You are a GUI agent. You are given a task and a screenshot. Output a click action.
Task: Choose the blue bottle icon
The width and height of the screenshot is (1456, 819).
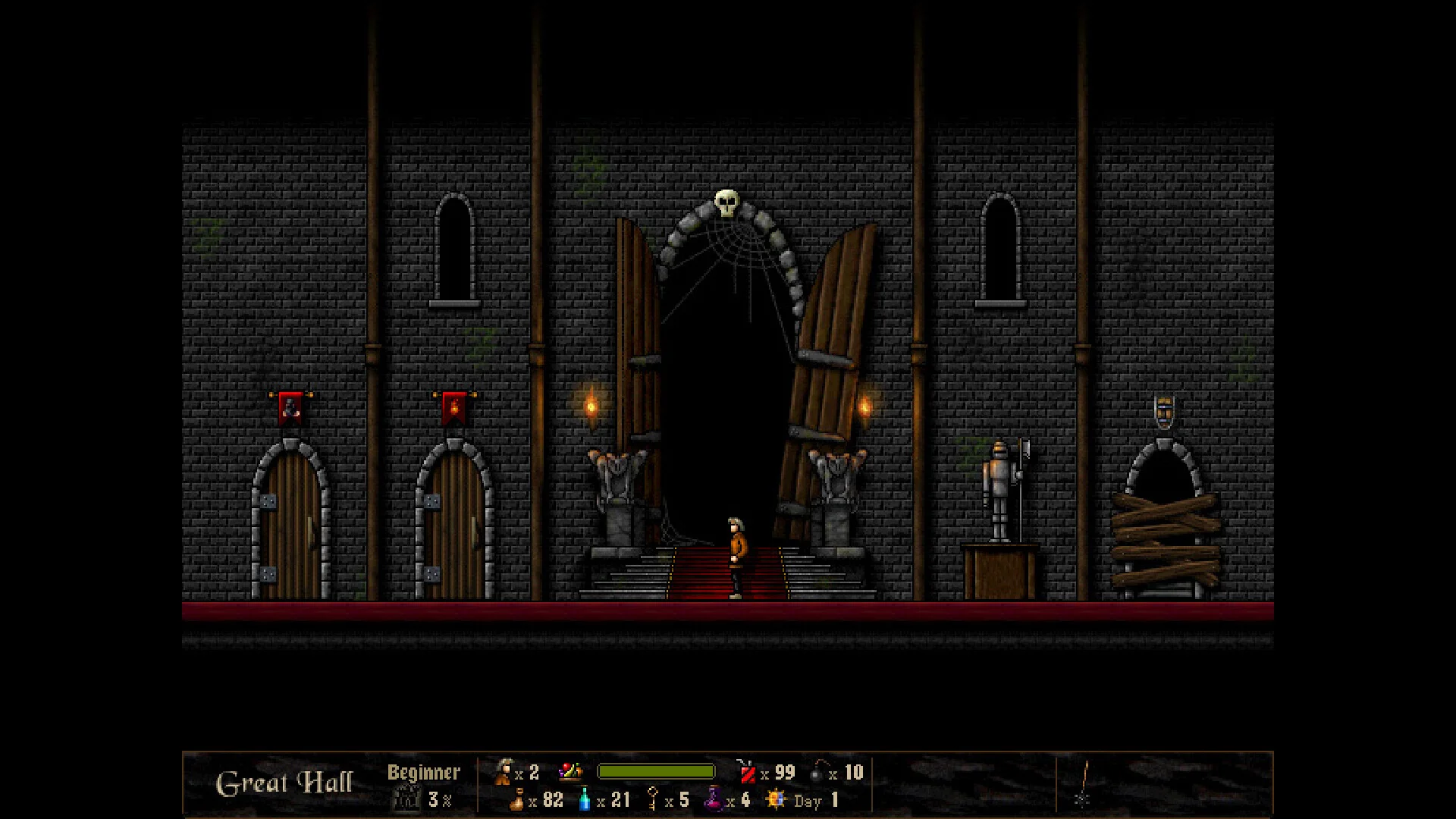[x=585, y=799]
